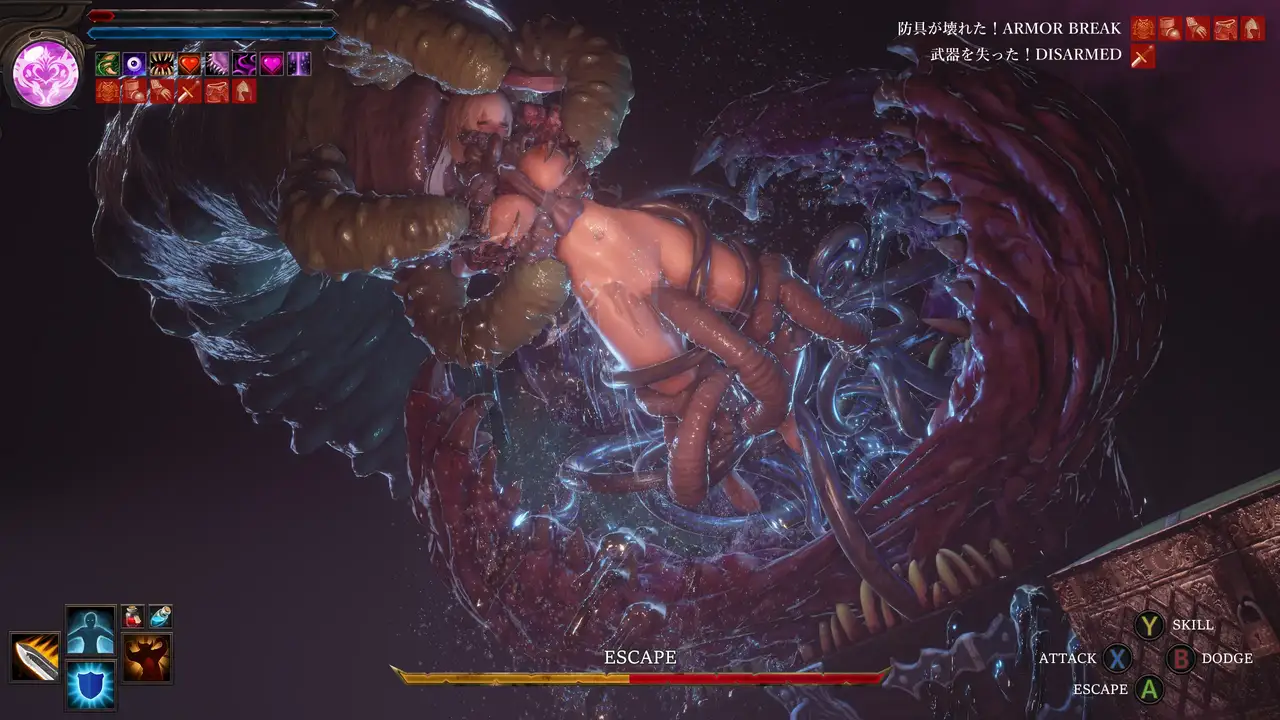Use the glowing blue figure ability

coord(90,630)
